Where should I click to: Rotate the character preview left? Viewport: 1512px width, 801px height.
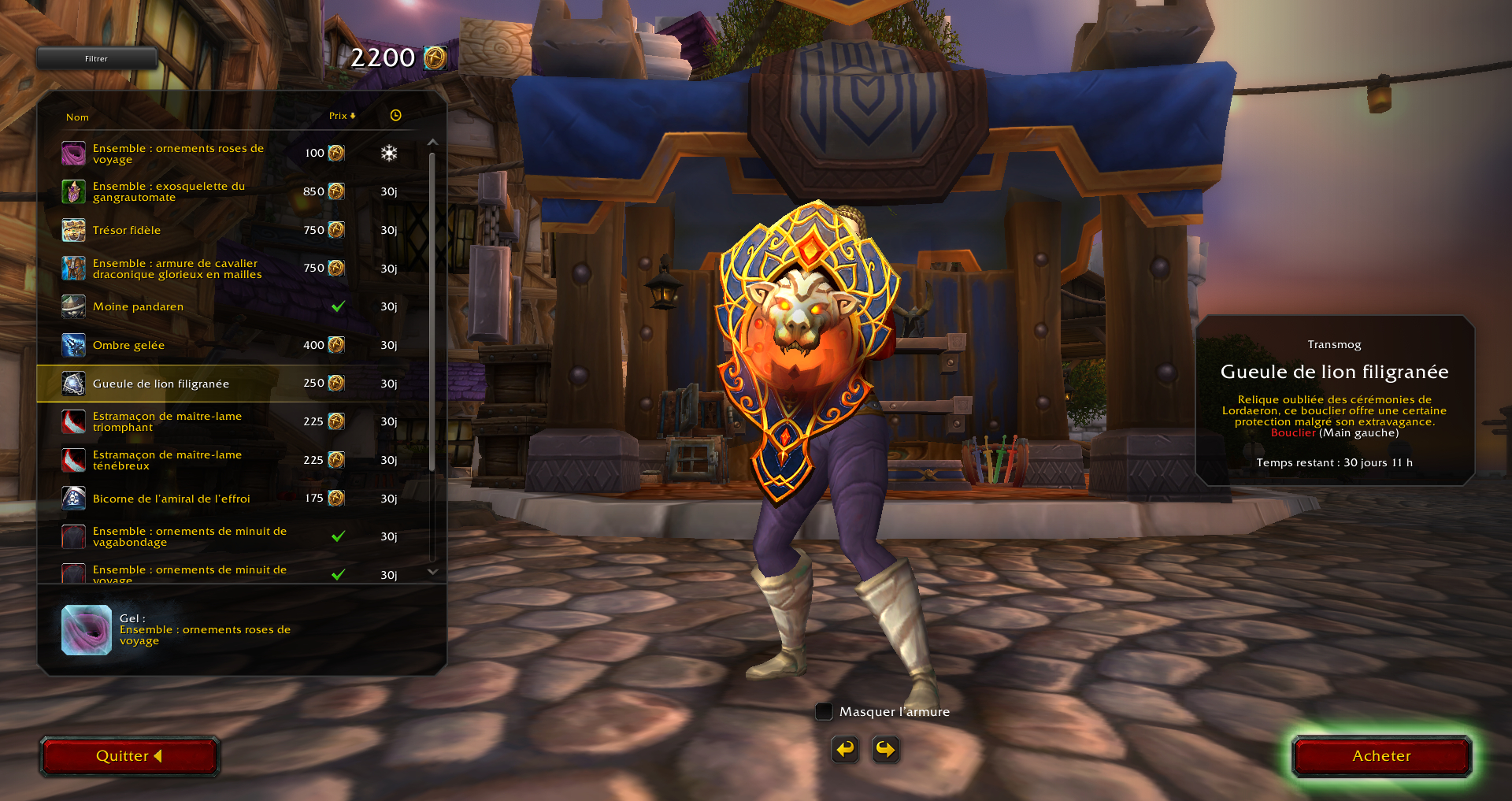tap(845, 749)
